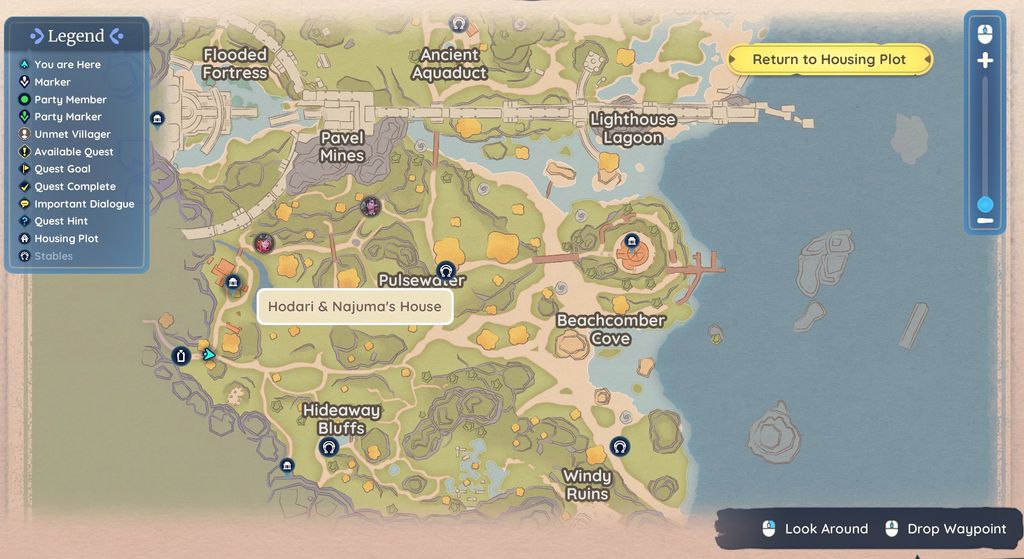Toggle the Stables legend entry
The image size is (1024, 559).
coord(53,256)
